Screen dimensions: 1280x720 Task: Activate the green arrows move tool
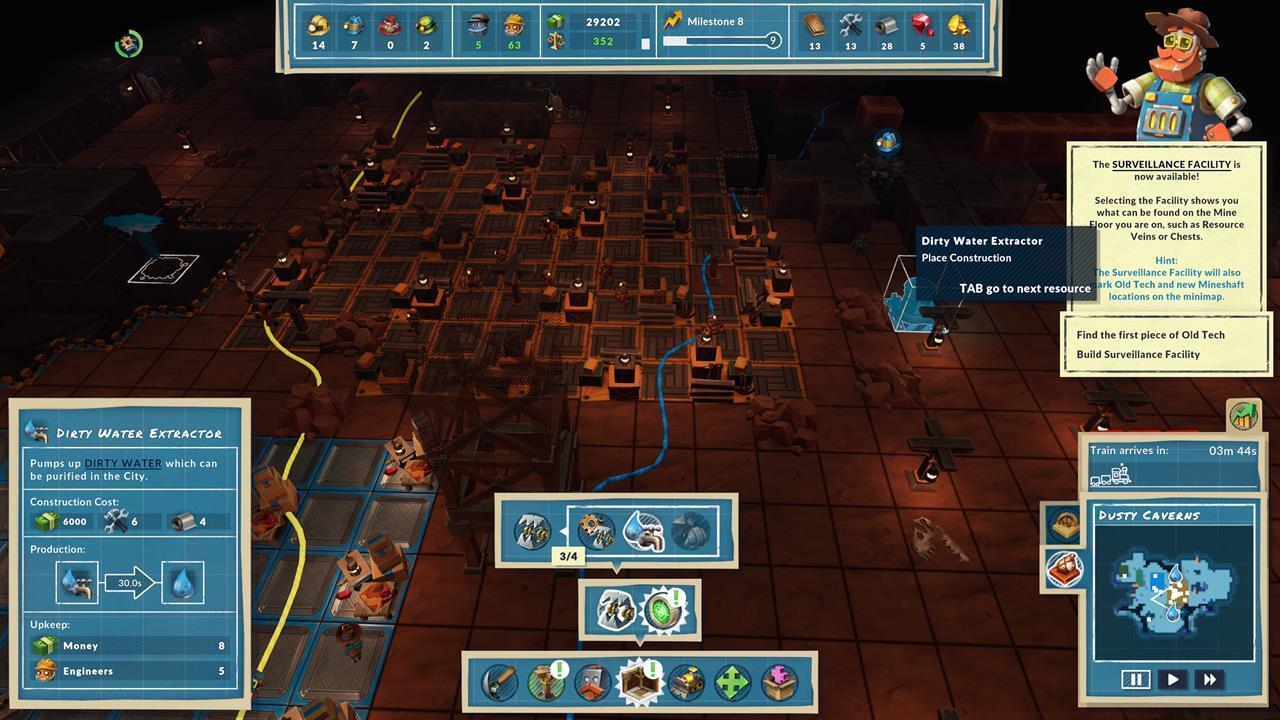pyautogui.click(x=732, y=683)
